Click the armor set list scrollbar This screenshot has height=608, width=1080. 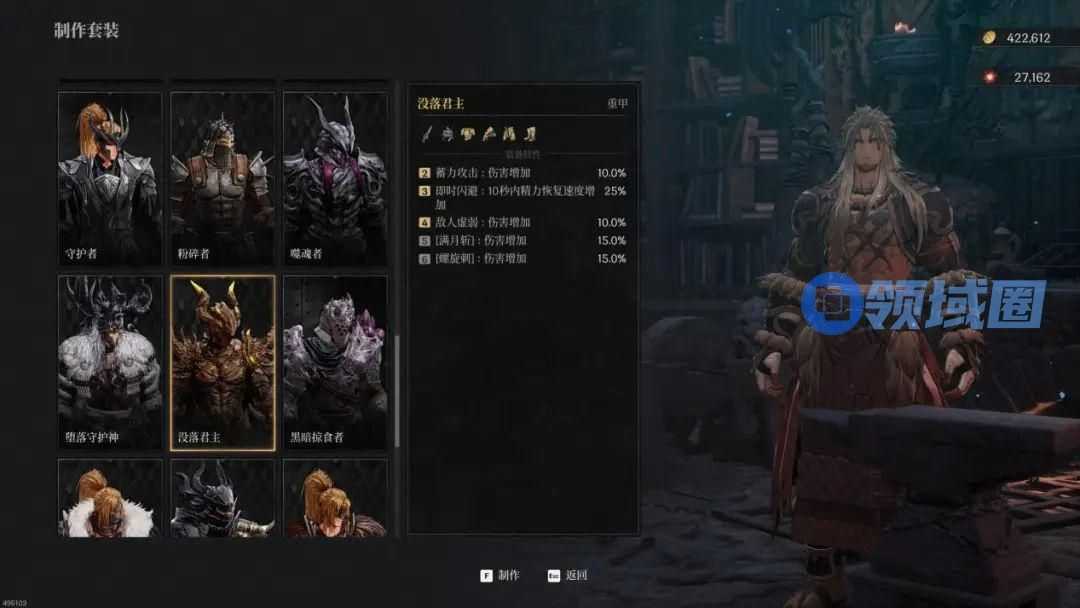tap(397, 390)
